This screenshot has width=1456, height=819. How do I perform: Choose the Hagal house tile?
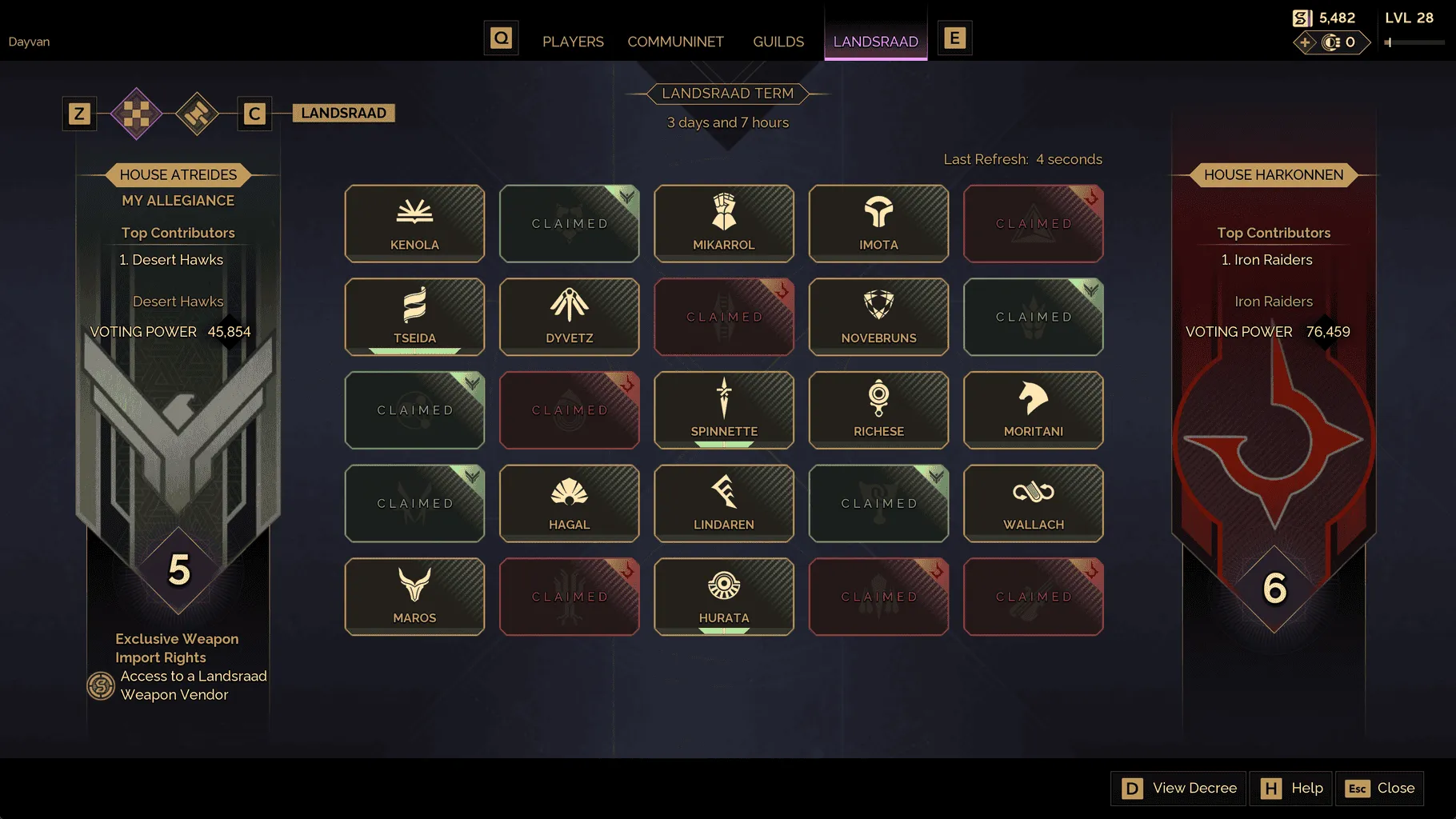coord(569,504)
